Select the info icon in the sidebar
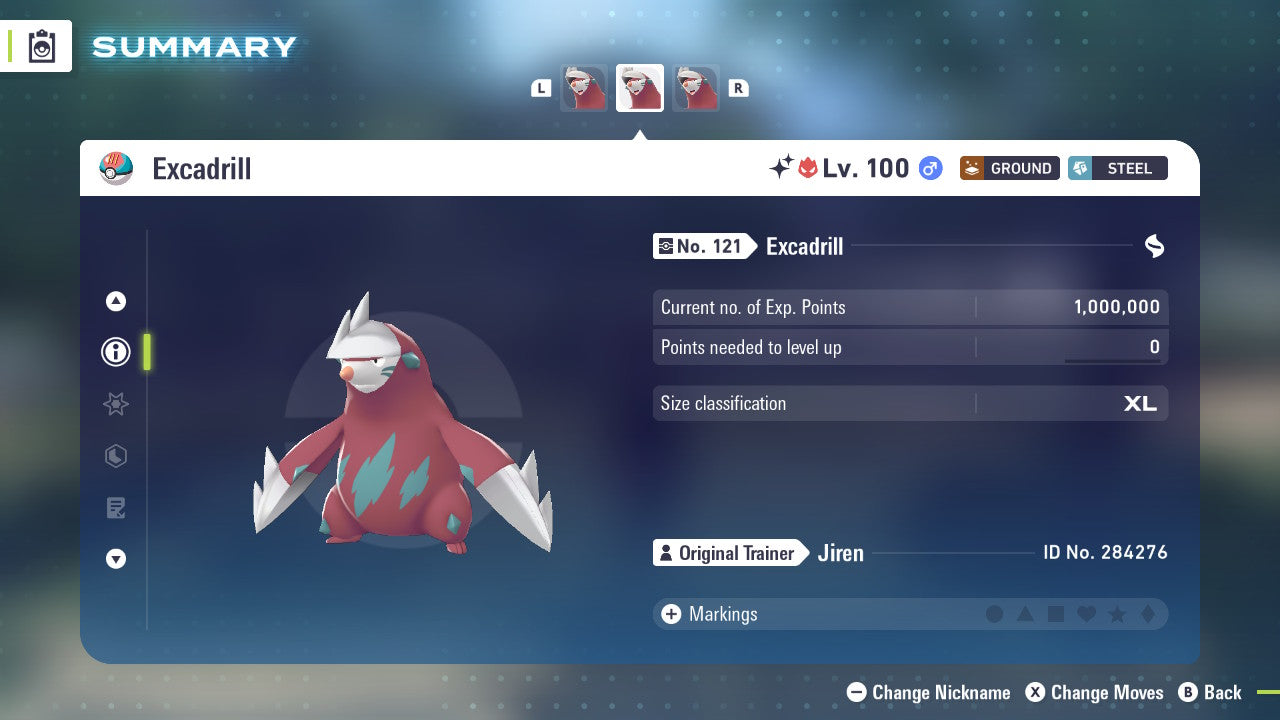The height and width of the screenshot is (720, 1280). click(115, 352)
